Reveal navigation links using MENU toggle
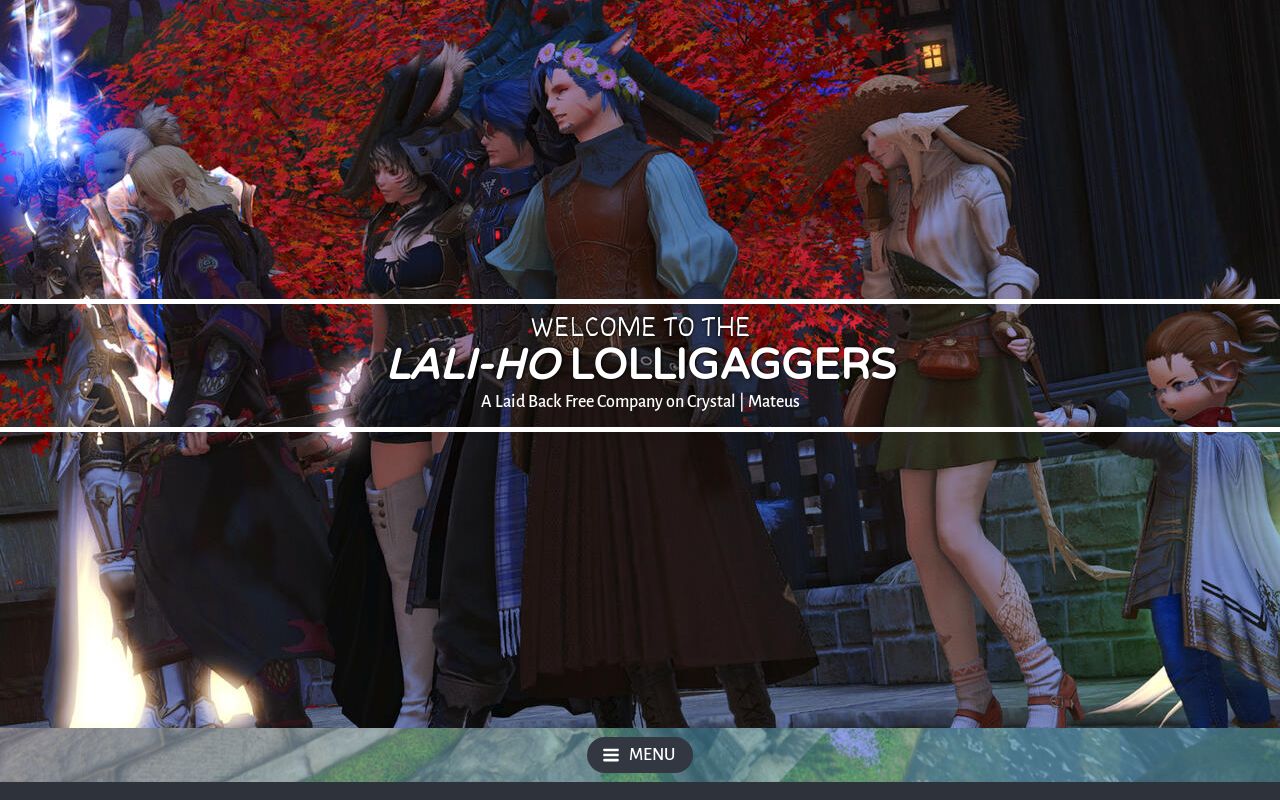1280x800 pixels. [640, 755]
